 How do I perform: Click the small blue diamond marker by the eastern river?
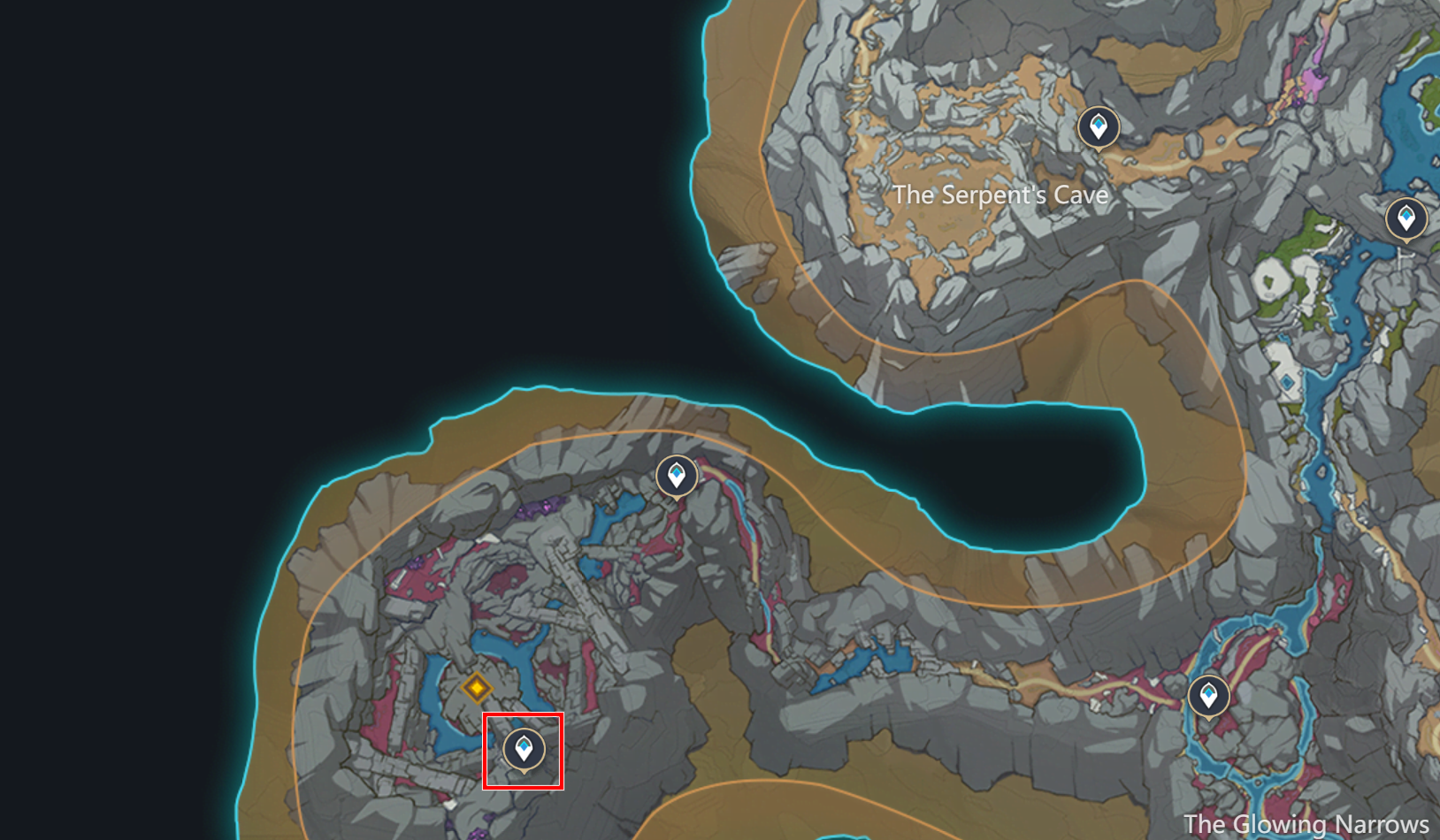click(x=1286, y=382)
